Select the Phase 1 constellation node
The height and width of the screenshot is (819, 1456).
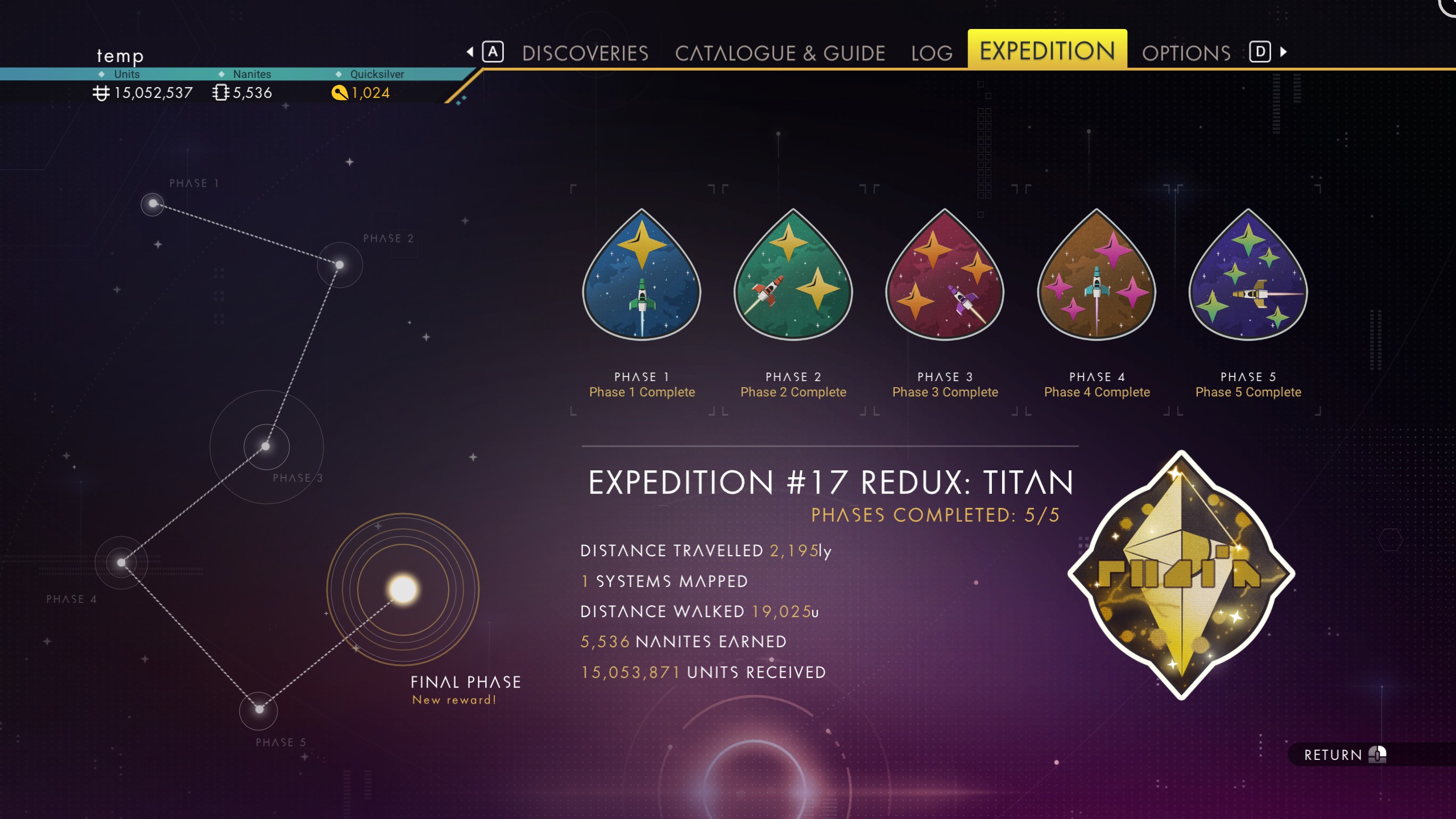[x=152, y=204]
